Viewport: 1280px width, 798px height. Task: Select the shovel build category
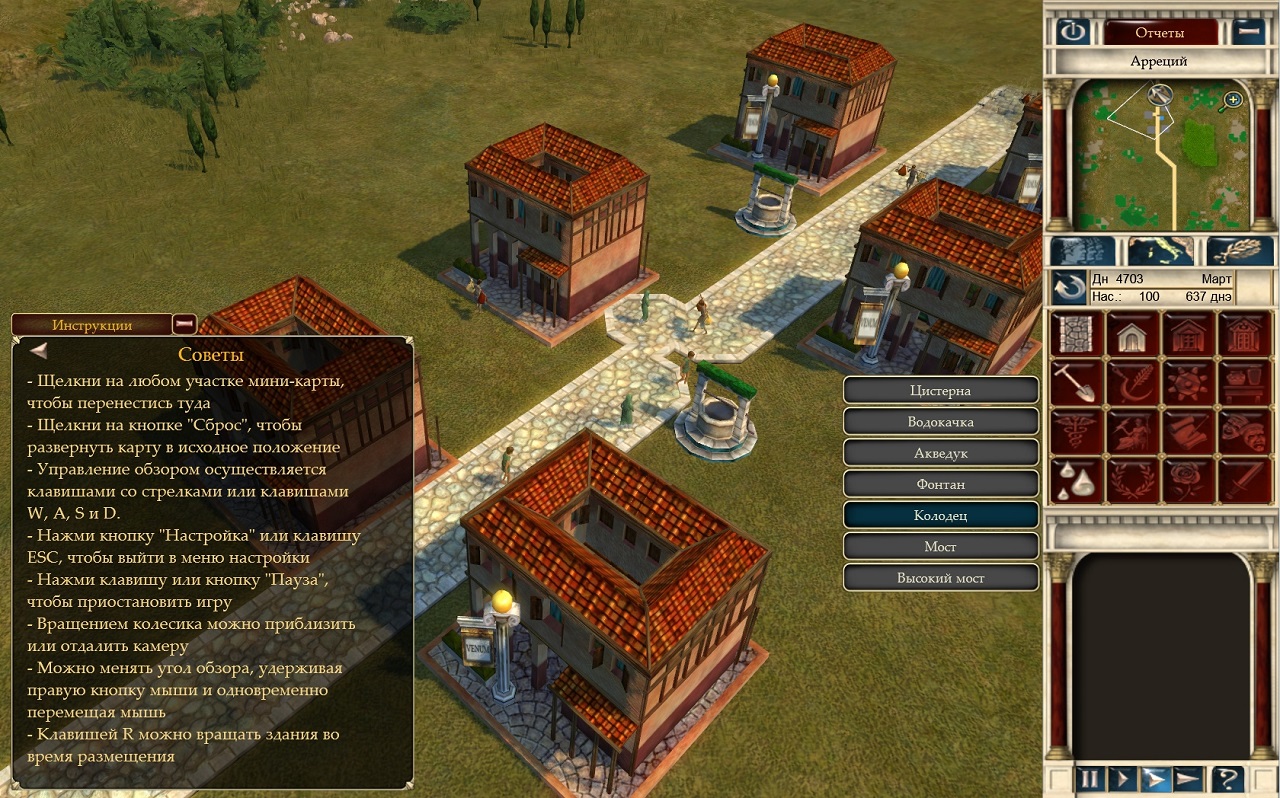coord(1075,382)
